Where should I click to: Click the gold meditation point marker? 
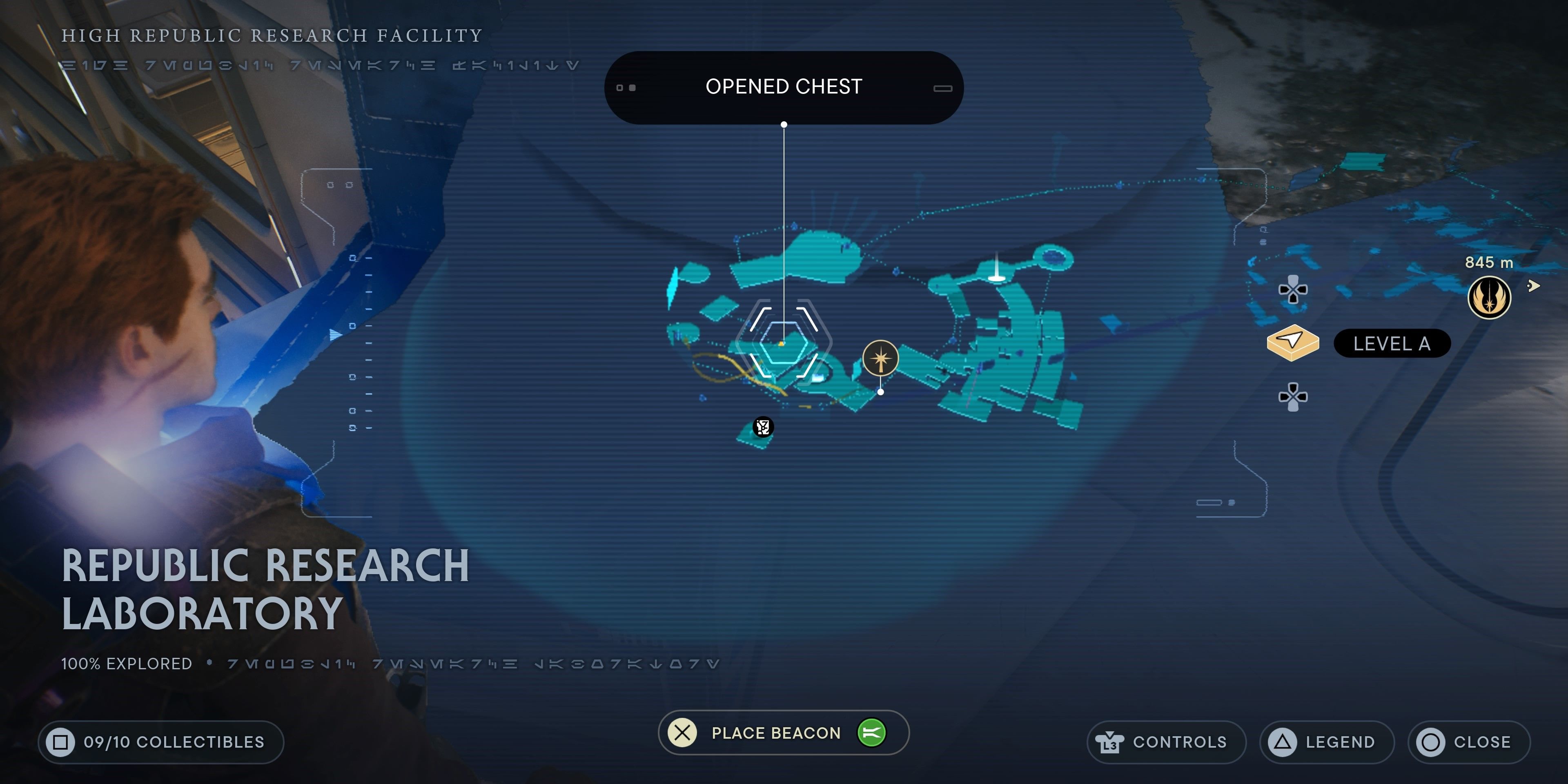(x=880, y=358)
